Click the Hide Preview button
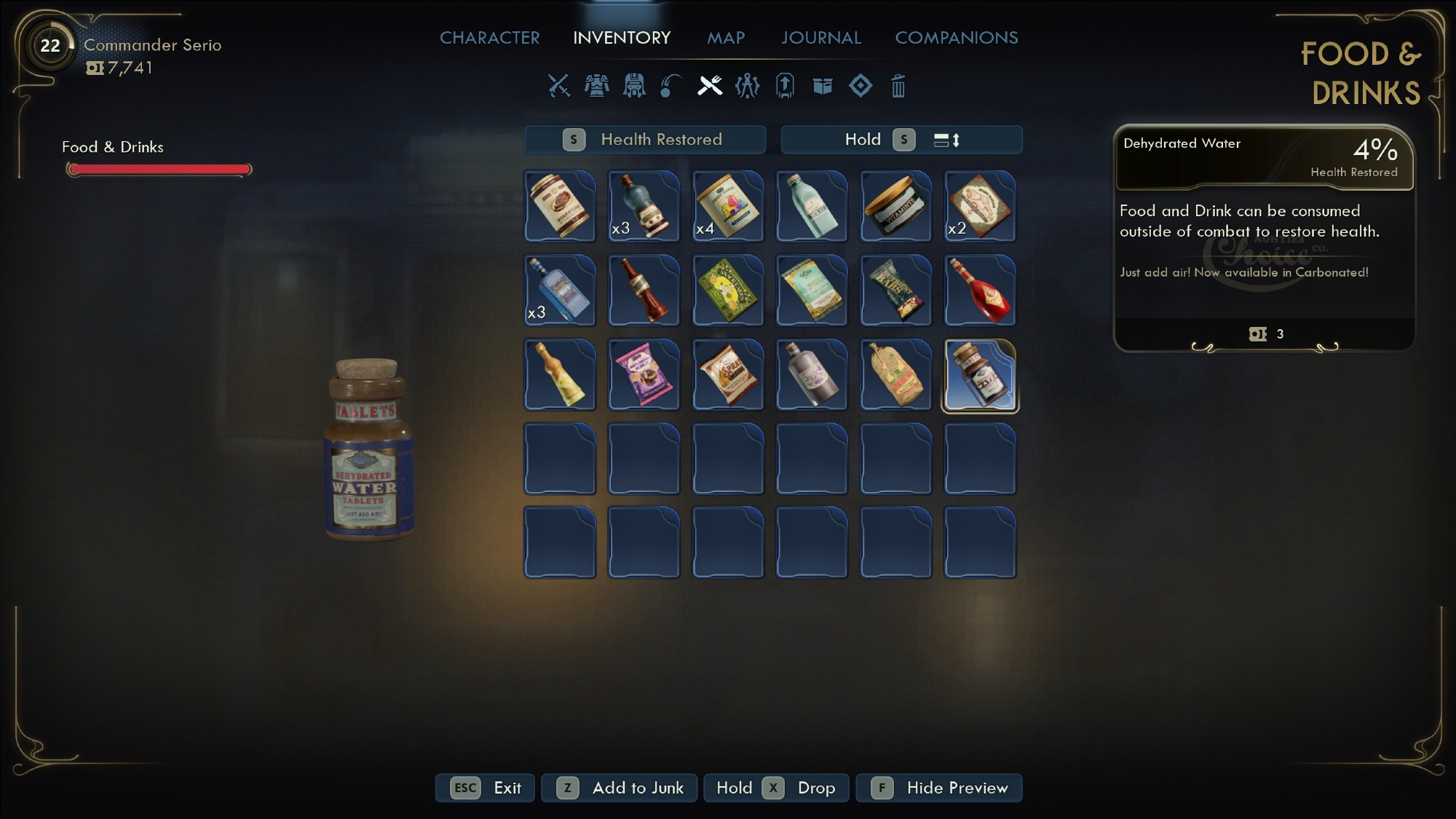The image size is (1456, 819). (939, 788)
